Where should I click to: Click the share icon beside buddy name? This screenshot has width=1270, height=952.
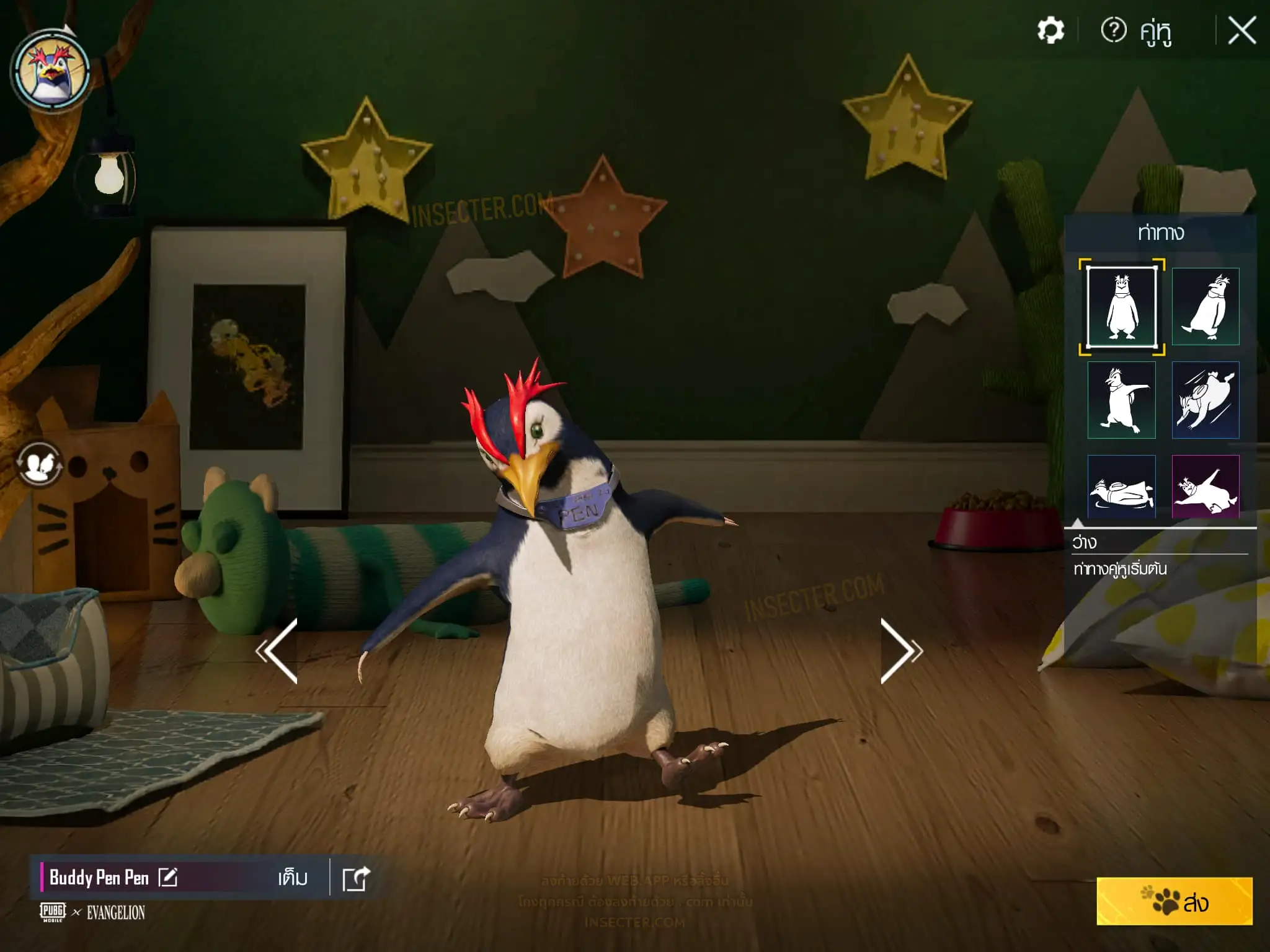(x=357, y=878)
